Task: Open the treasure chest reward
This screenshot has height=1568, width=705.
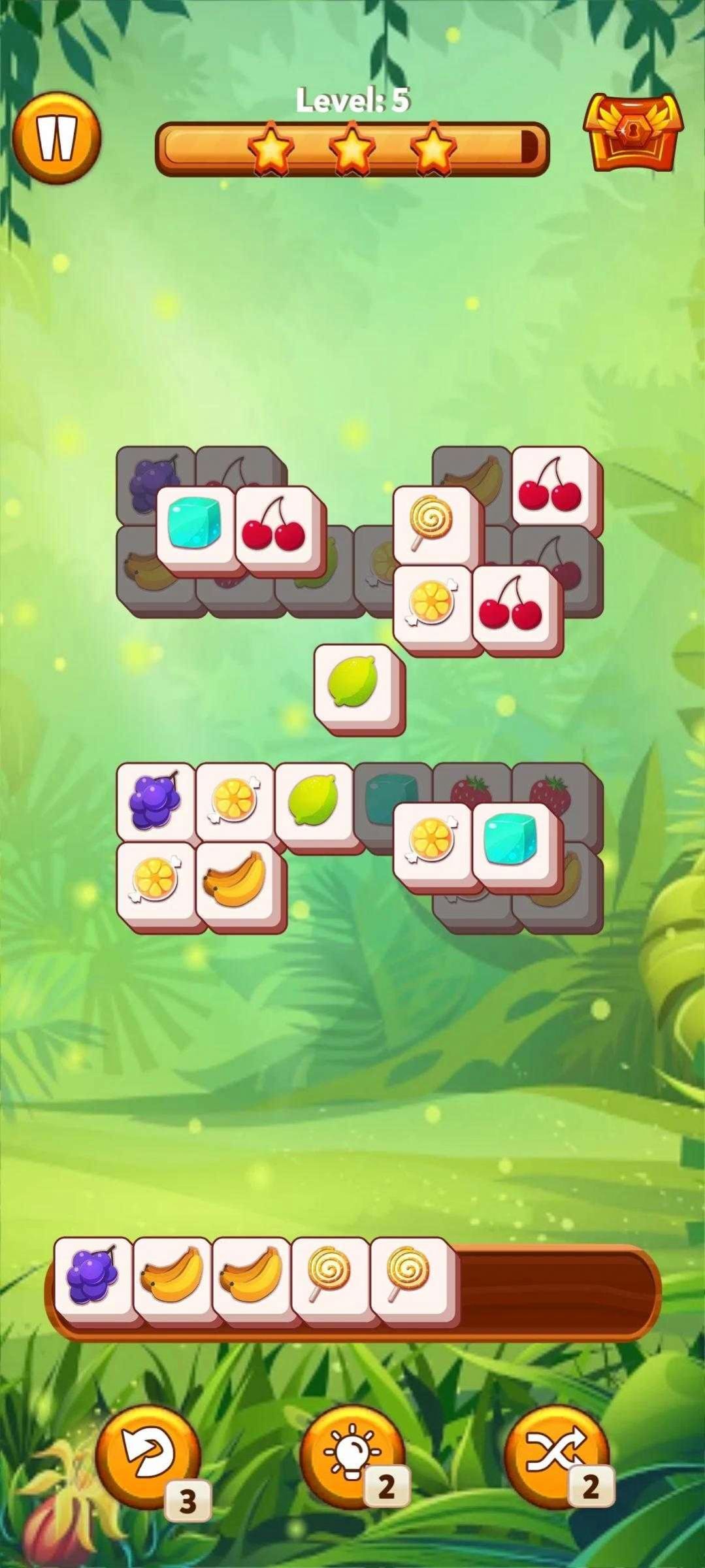Action: (x=632, y=133)
